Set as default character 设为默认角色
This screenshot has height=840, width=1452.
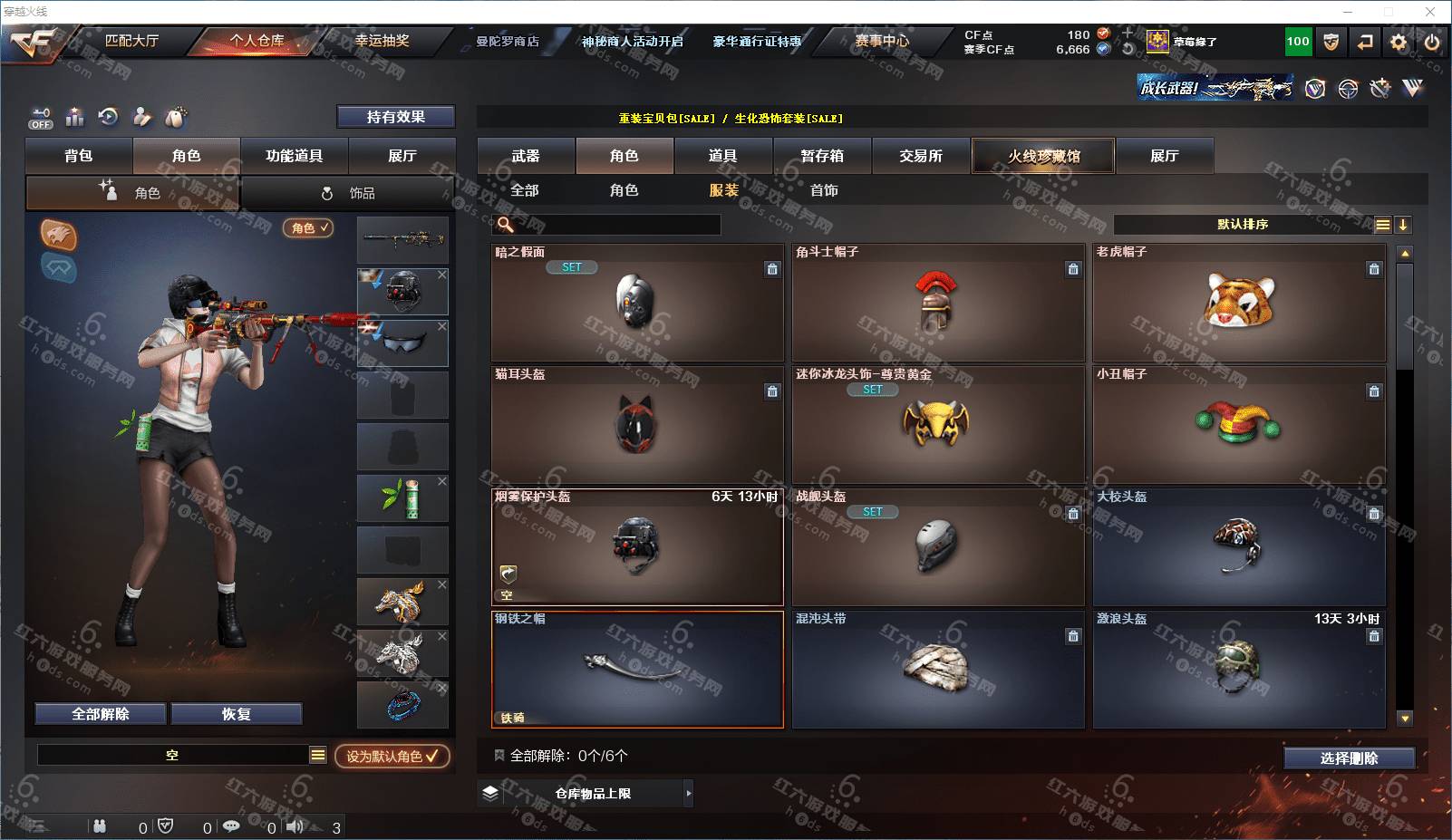coord(392,756)
